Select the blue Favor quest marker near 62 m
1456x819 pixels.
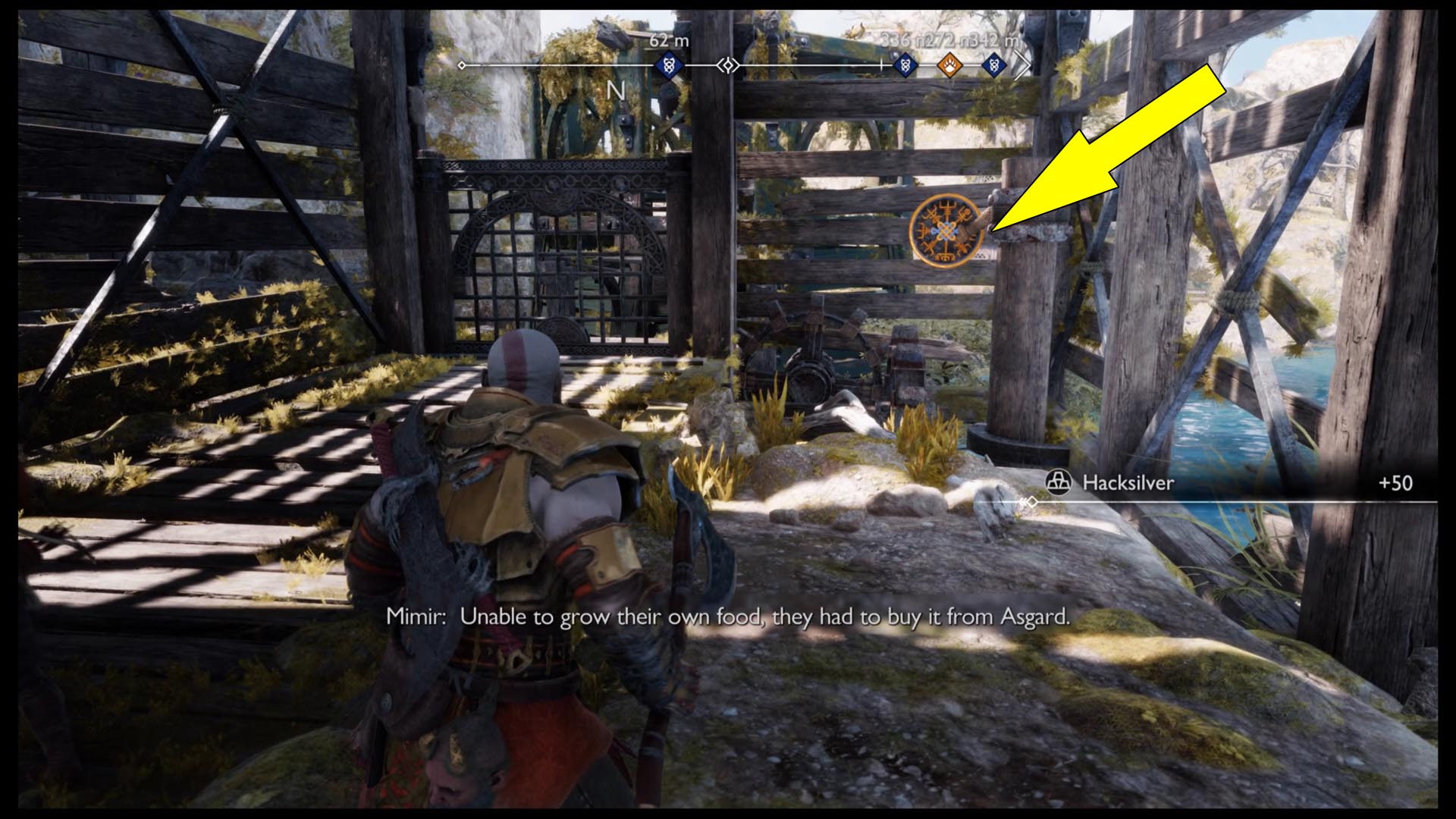pyautogui.click(x=668, y=65)
